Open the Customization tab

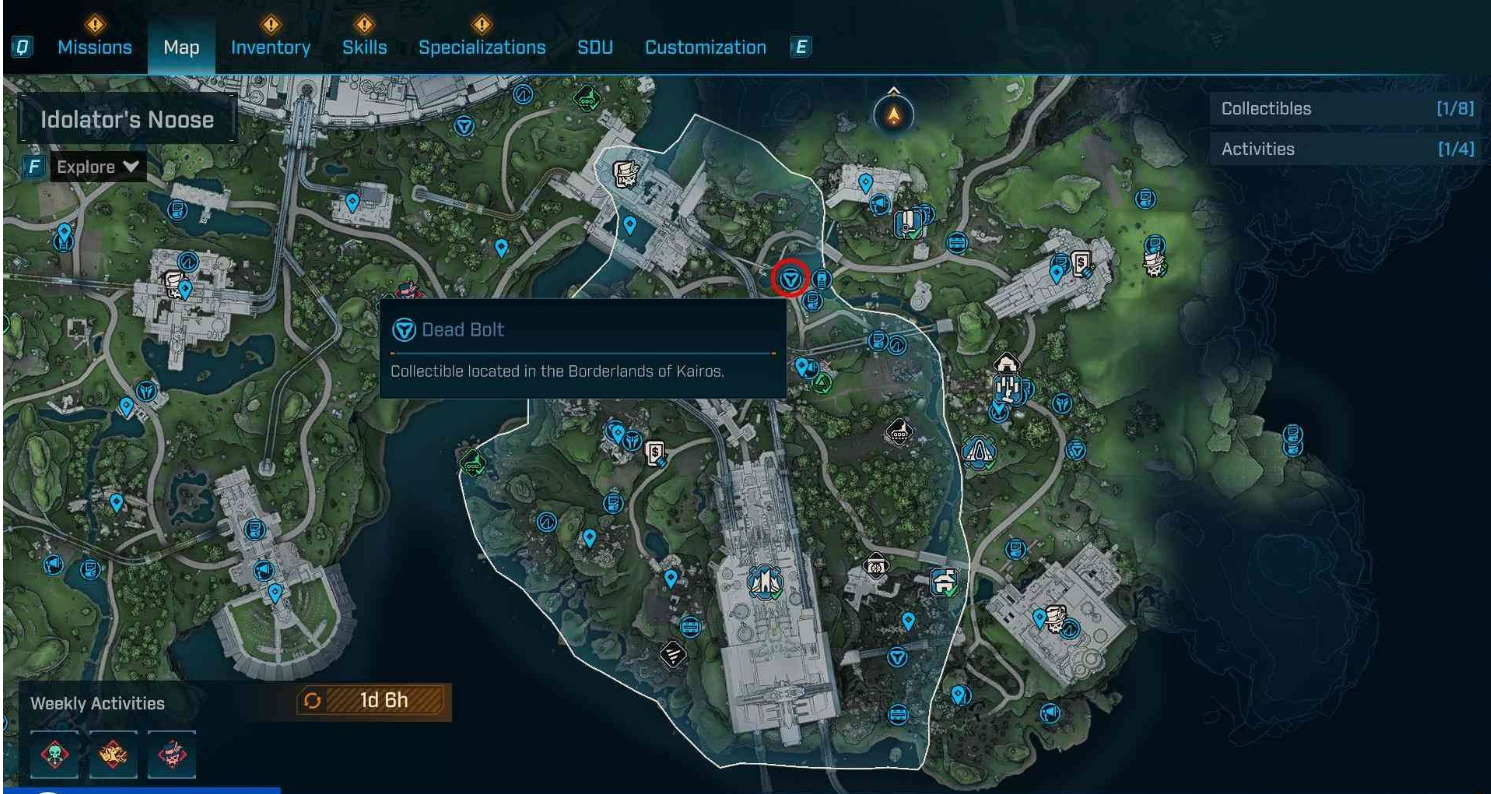point(705,47)
